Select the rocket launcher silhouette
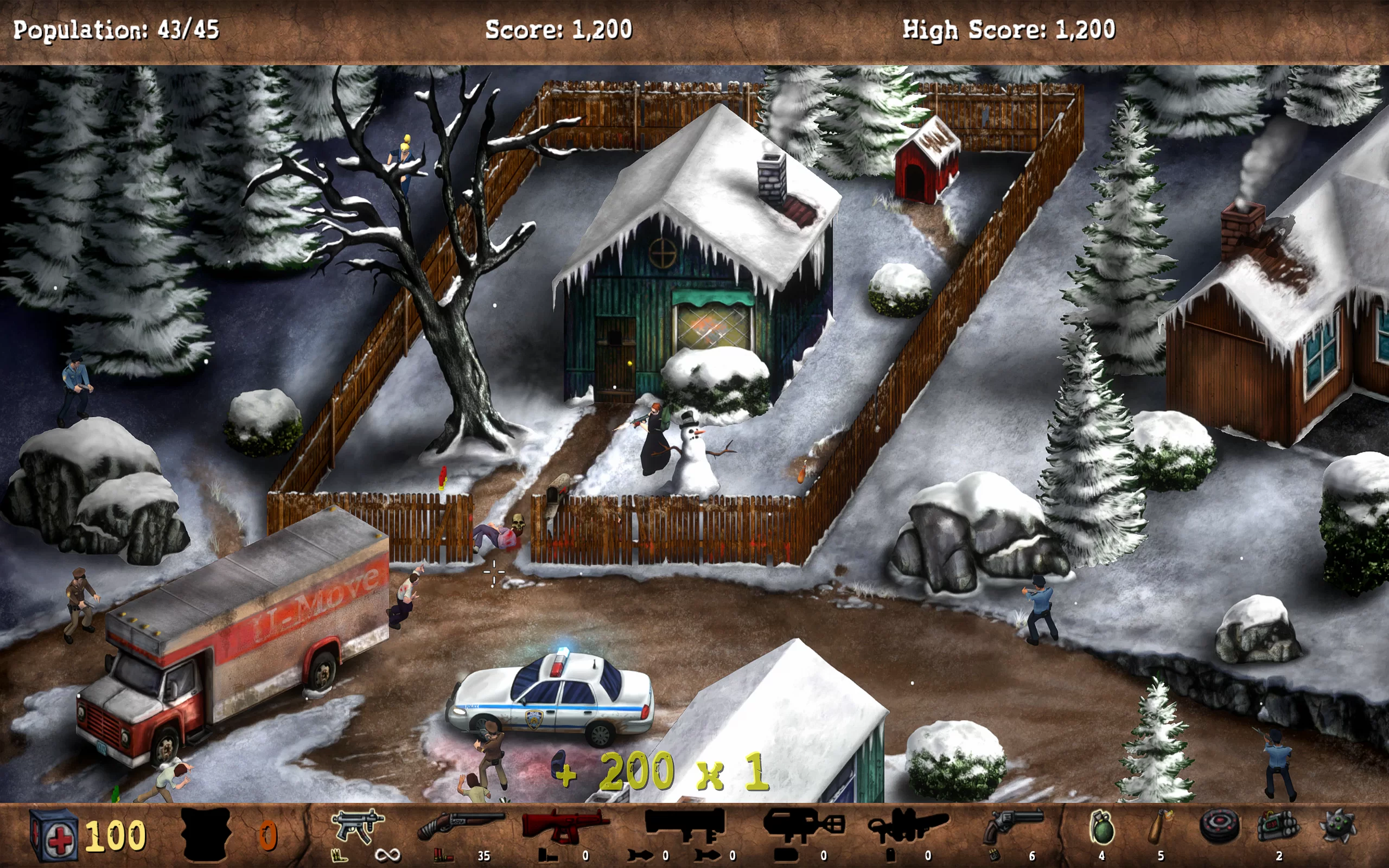The width and height of the screenshot is (1389, 868). (x=684, y=825)
